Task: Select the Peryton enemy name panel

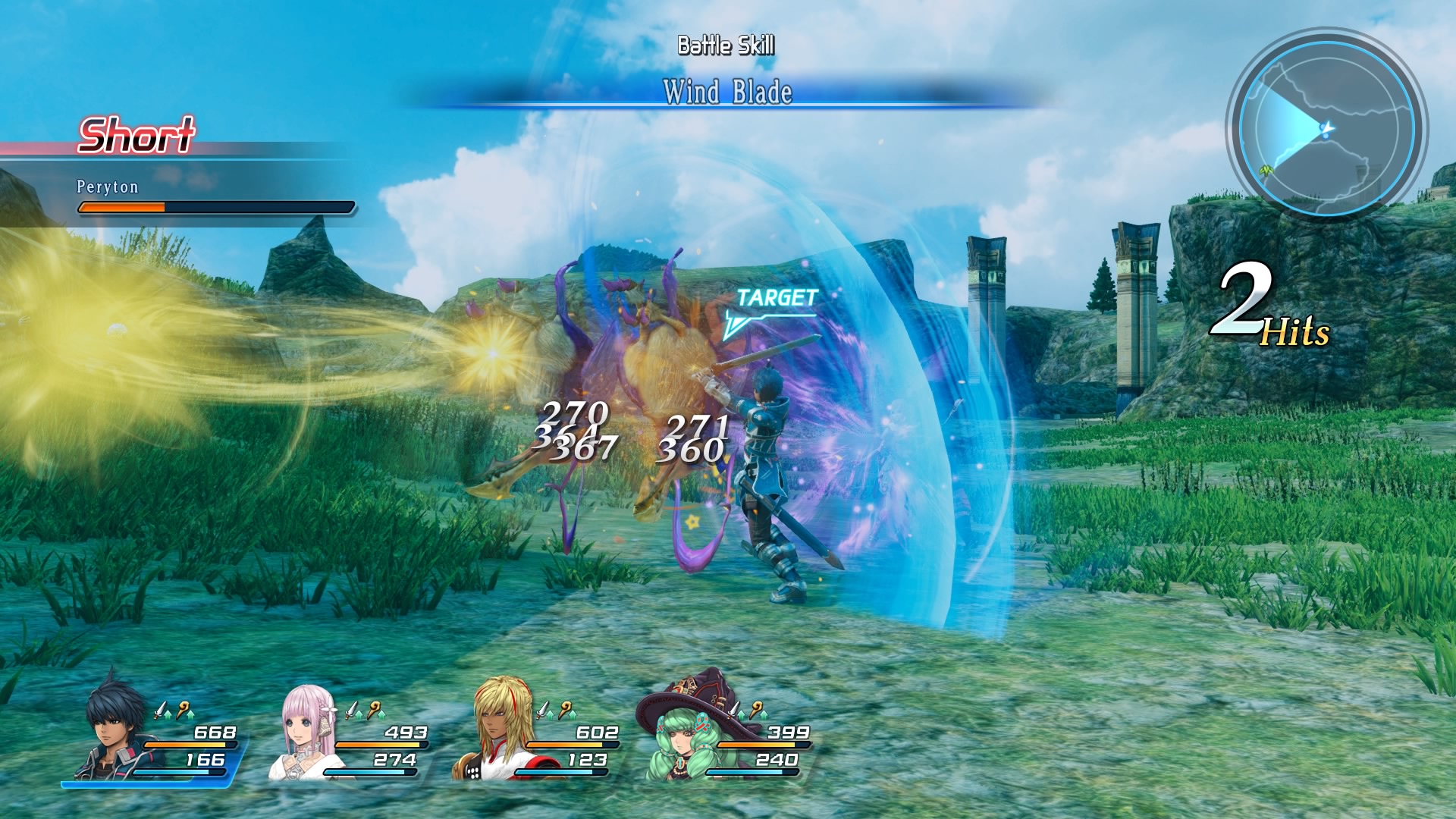Action: click(x=108, y=187)
